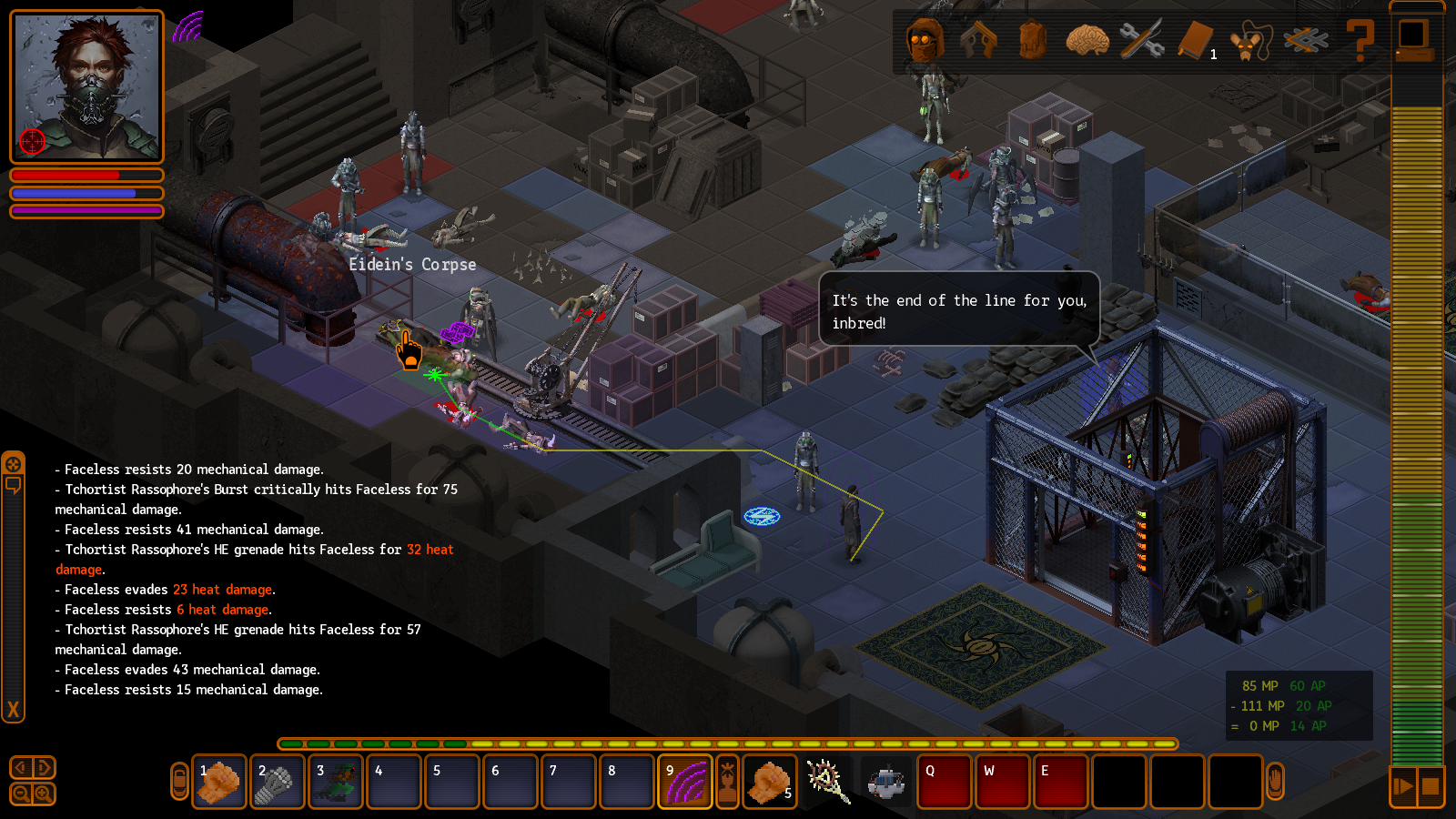Open the map crossed-lines icon
The height and width of the screenshot is (819, 1456).
click(1305, 41)
